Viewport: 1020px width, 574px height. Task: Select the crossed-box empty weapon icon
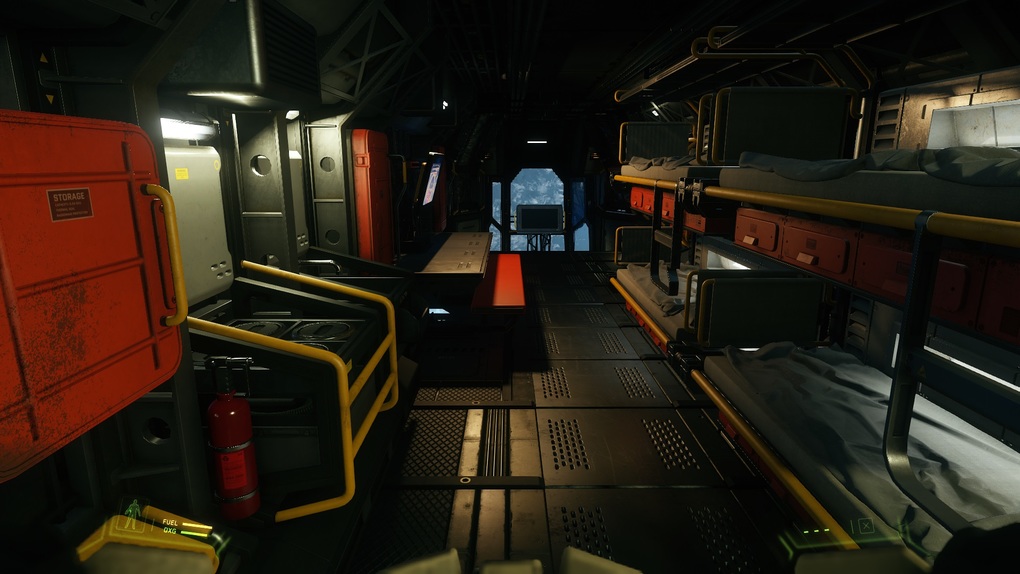pos(866,525)
